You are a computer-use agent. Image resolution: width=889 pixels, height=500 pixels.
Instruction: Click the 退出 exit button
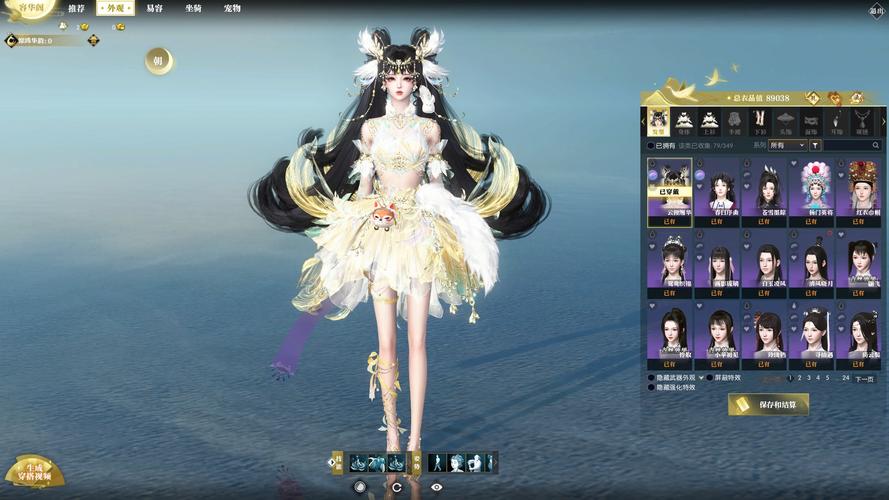[876, 11]
